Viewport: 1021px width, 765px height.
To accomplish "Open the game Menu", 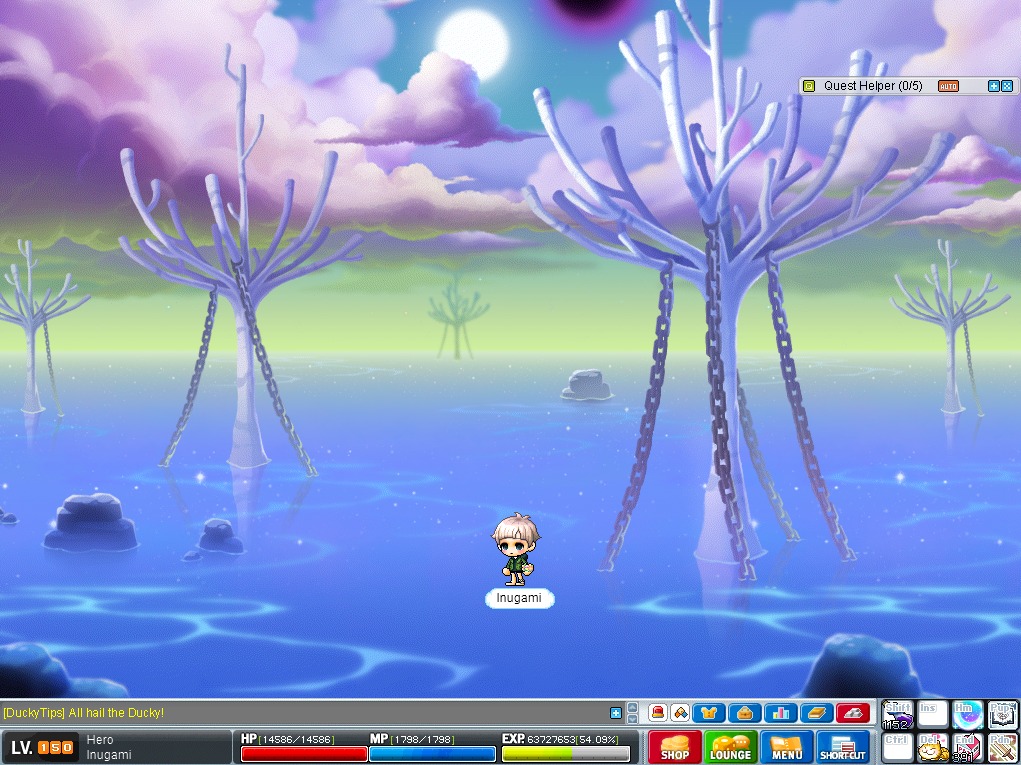I will tap(787, 747).
